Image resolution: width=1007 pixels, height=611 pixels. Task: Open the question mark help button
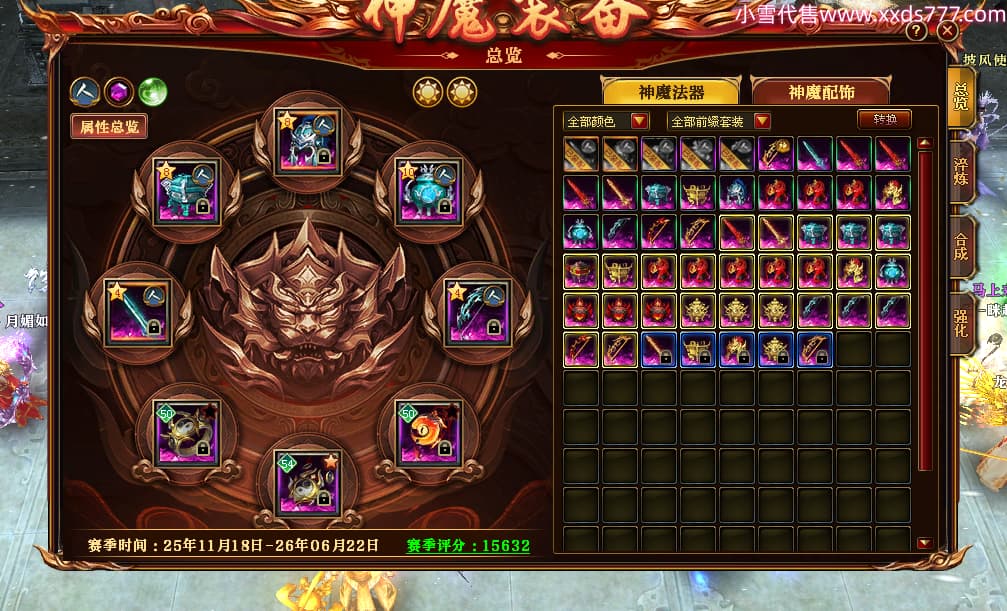[916, 31]
